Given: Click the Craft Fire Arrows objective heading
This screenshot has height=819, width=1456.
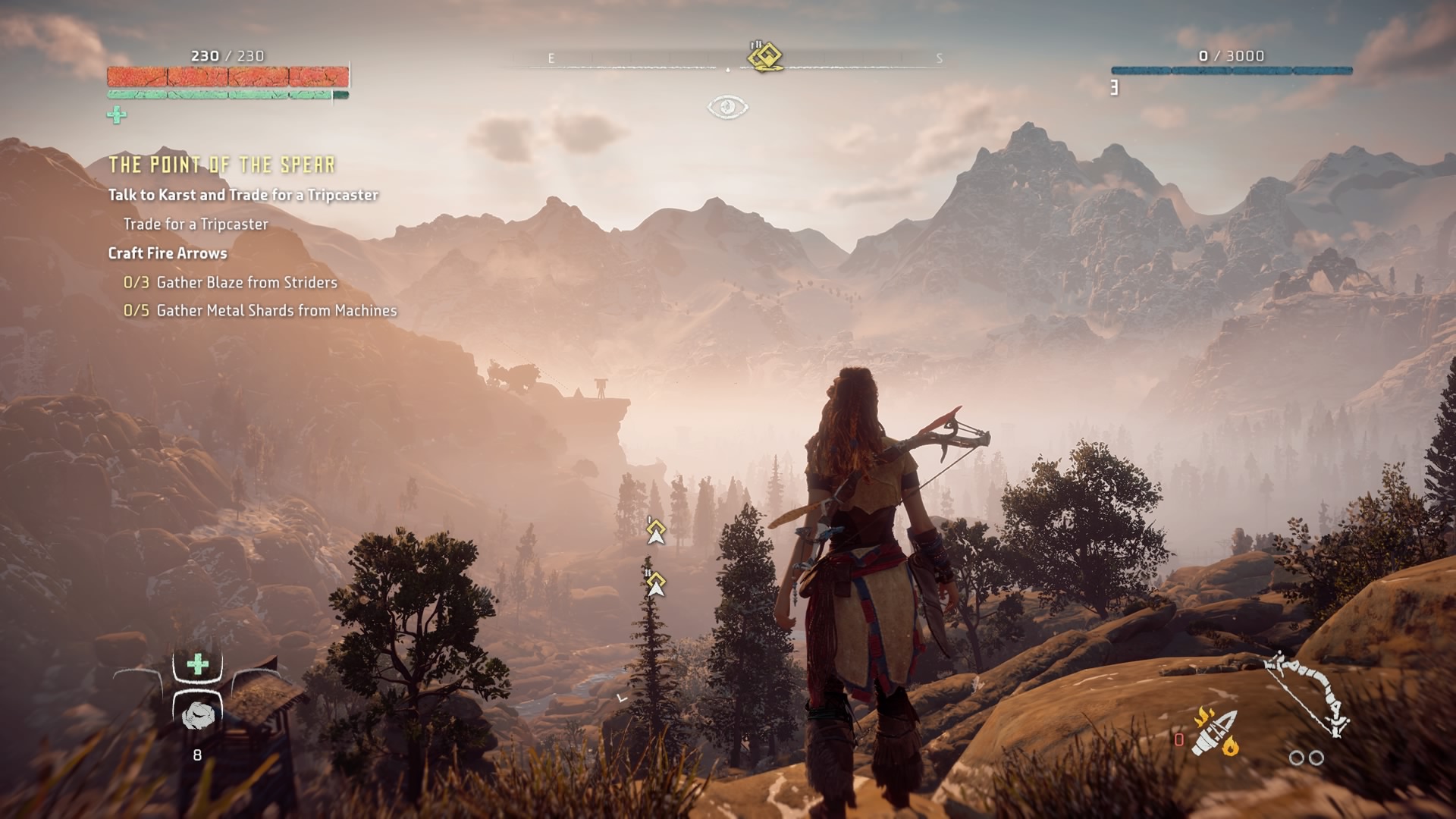Looking at the screenshot, I should coord(168,253).
